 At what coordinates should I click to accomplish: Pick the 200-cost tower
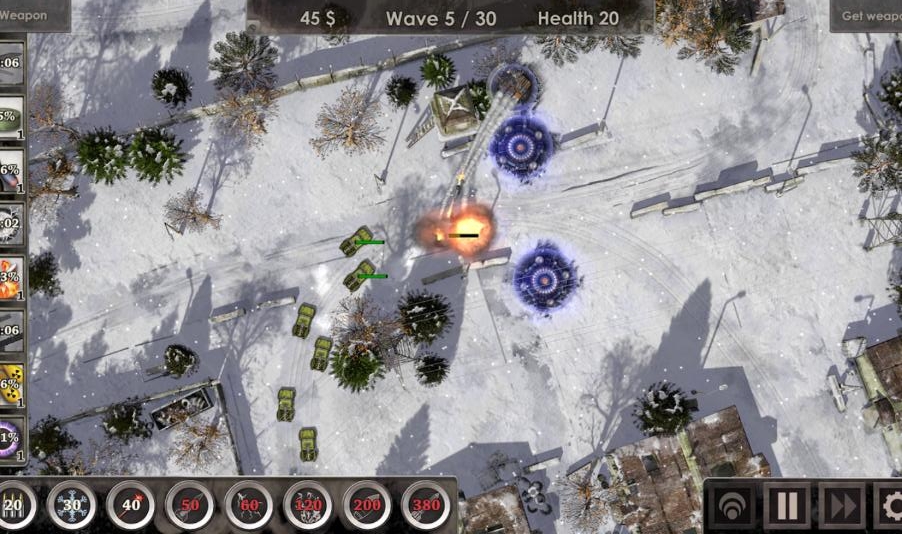click(x=366, y=506)
